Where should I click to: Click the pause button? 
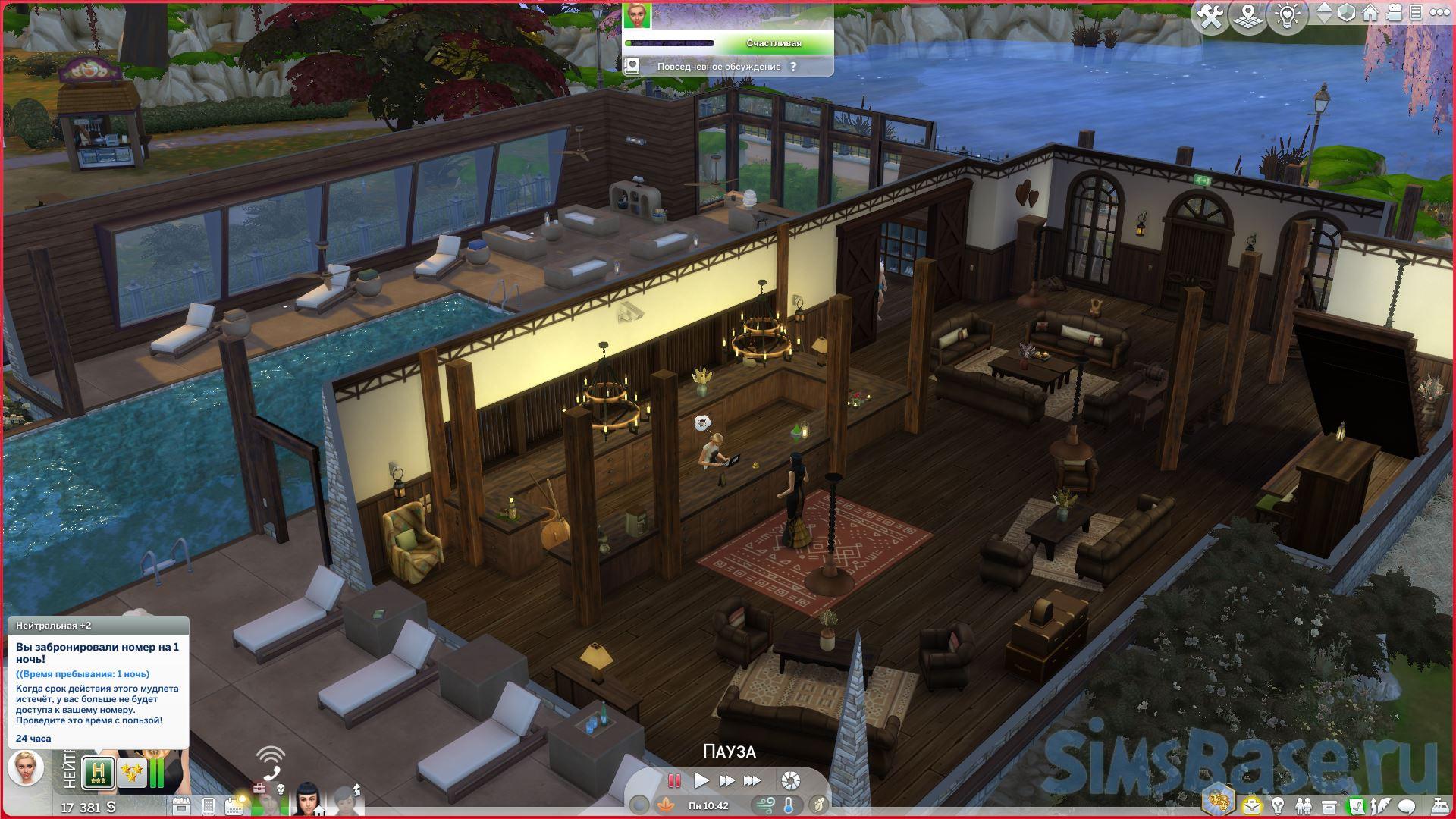pyautogui.click(x=673, y=780)
